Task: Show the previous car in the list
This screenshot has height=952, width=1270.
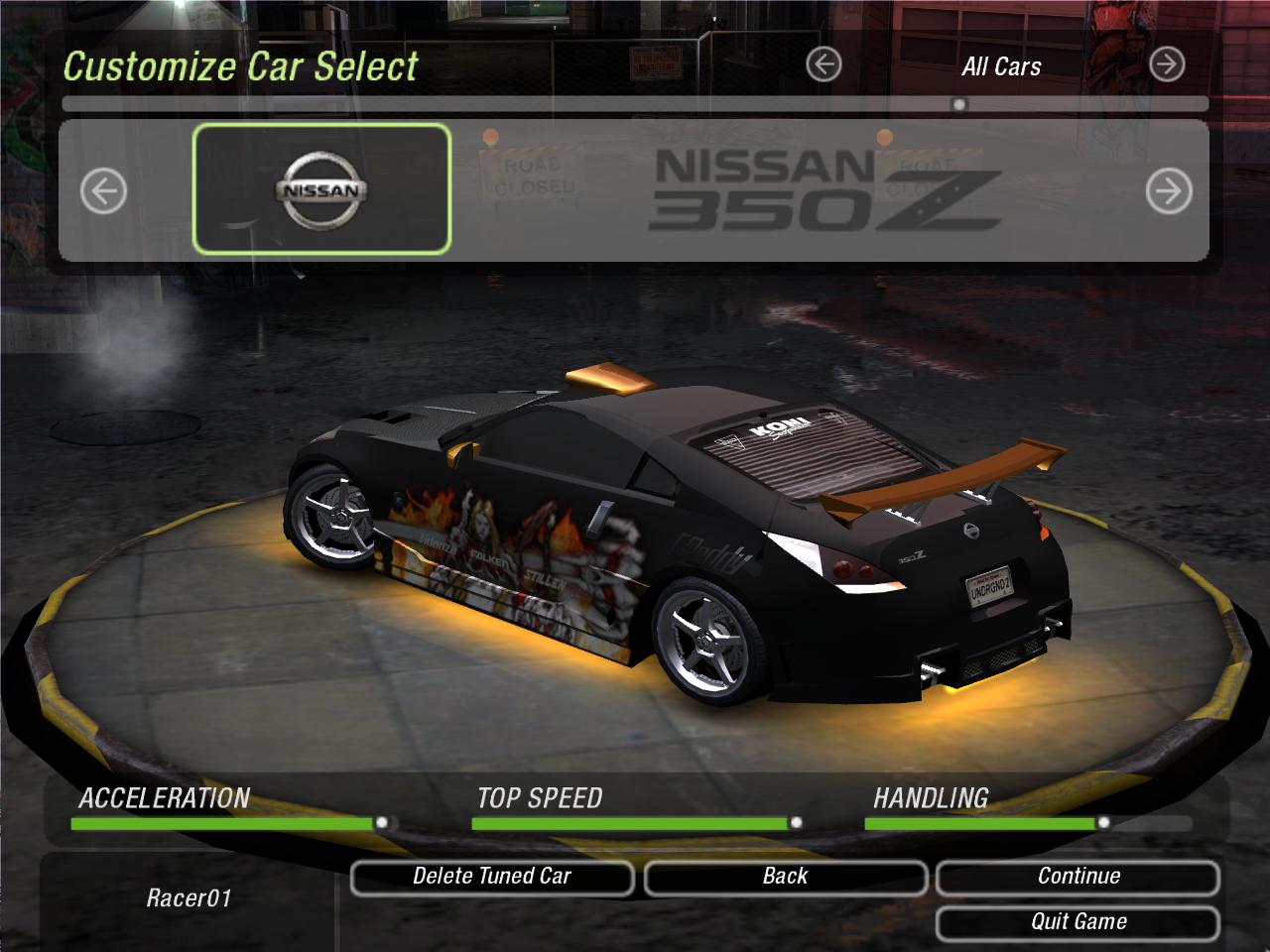Action: click(x=103, y=191)
